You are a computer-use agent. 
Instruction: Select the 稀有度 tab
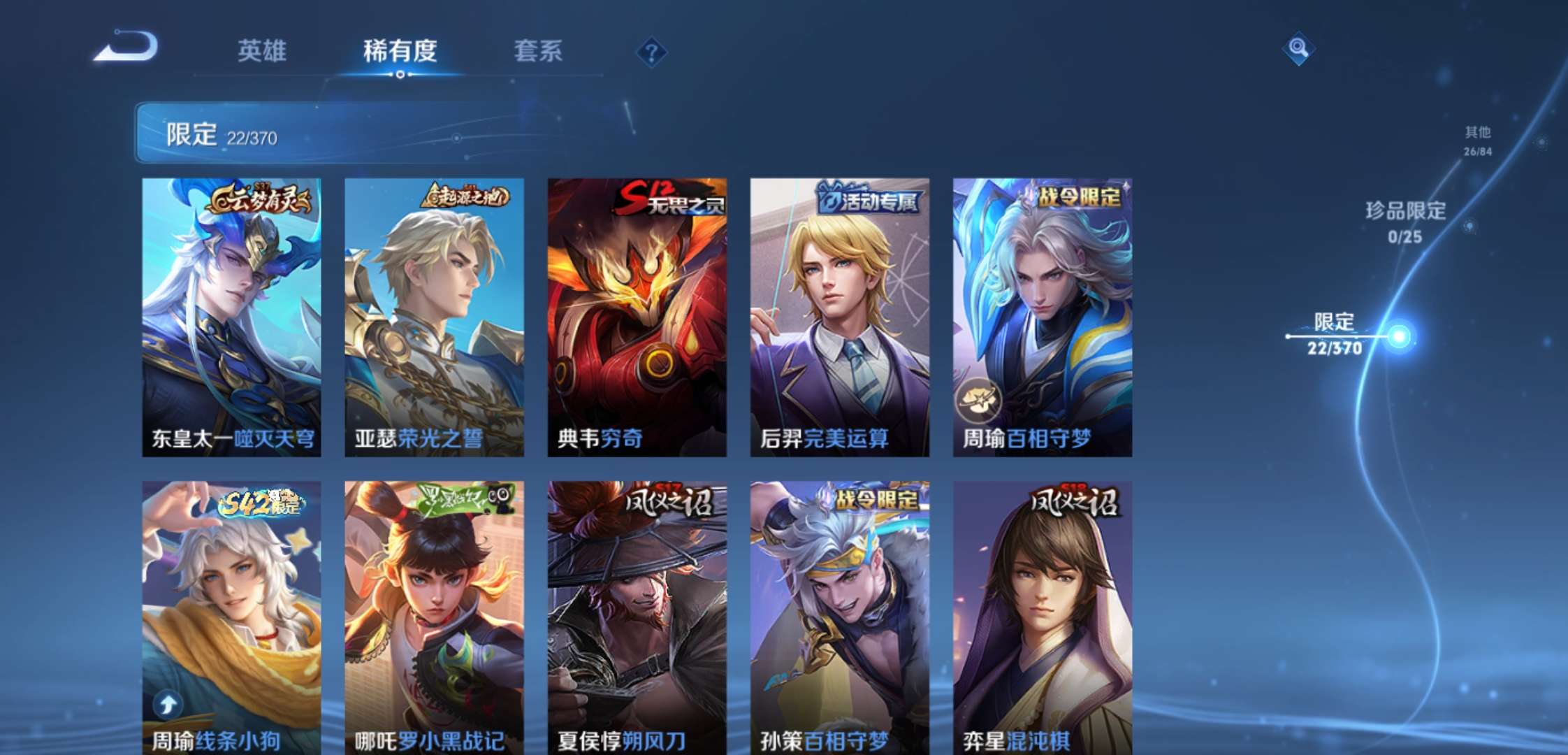tap(400, 52)
